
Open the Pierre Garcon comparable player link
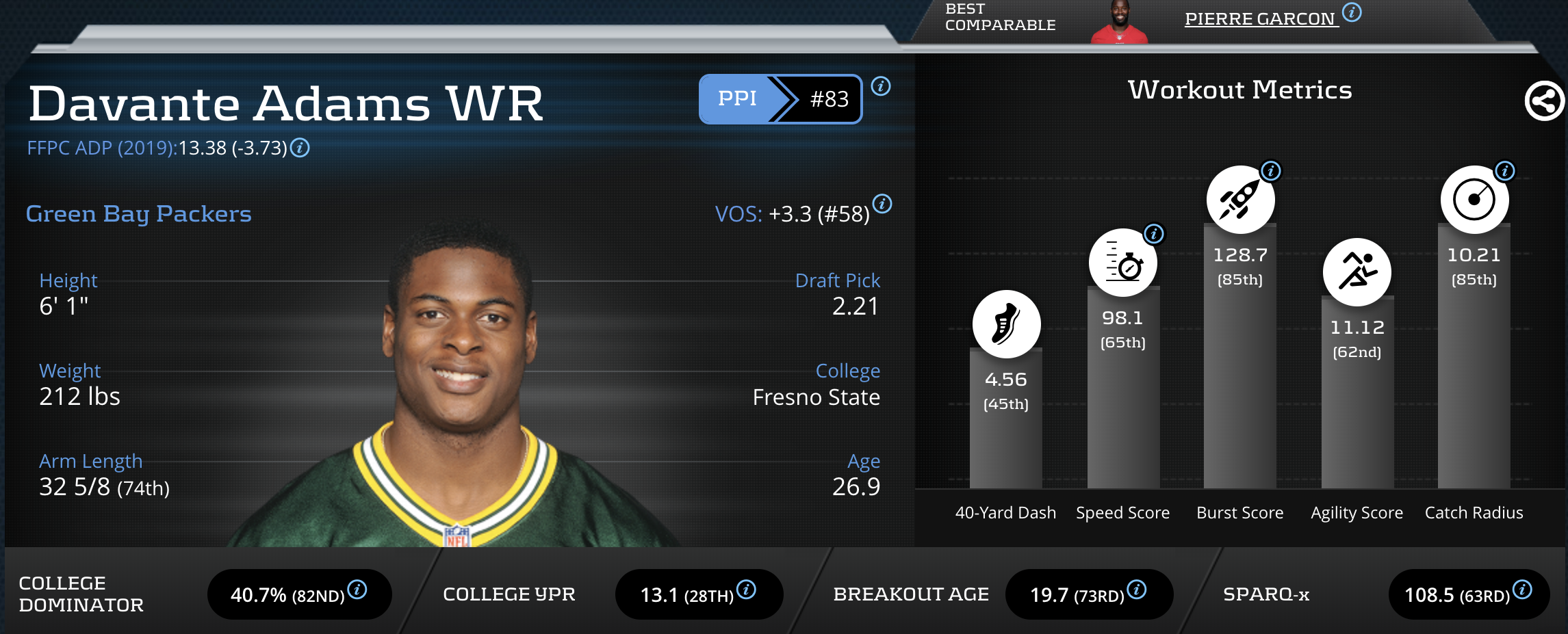(1260, 19)
